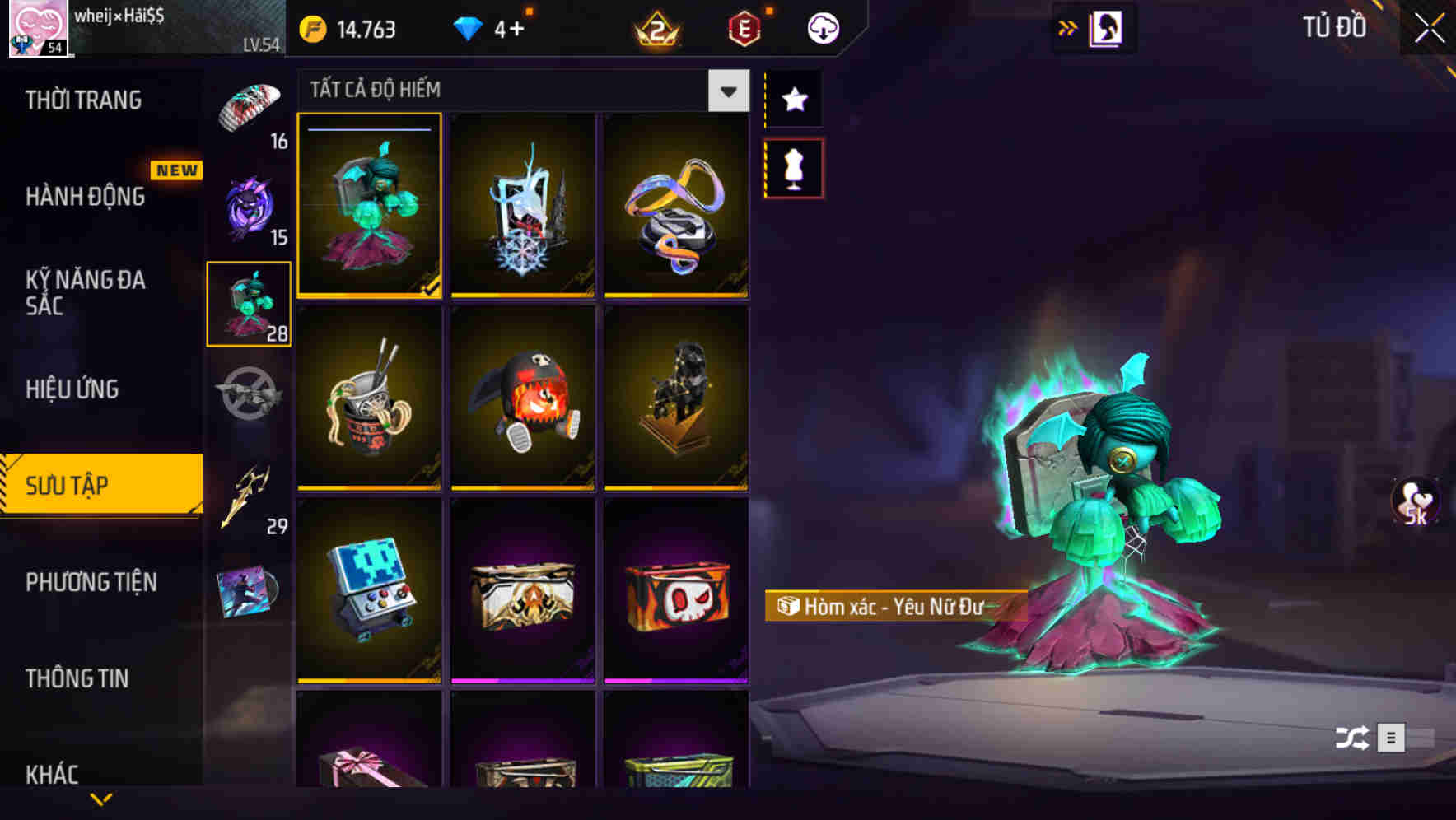This screenshot has height=820, width=1456.
Task: Click the blue progress bar on selected chest
Action: click(370, 130)
